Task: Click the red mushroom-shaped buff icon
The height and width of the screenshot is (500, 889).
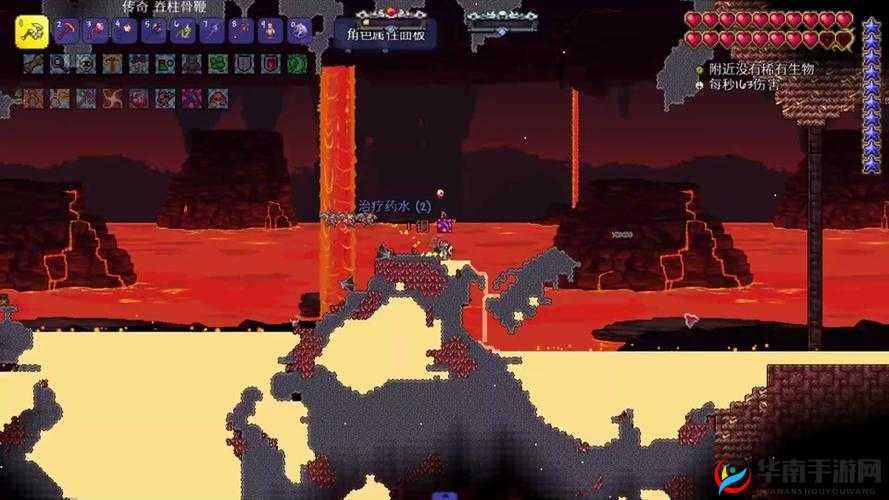Action: point(217,98)
